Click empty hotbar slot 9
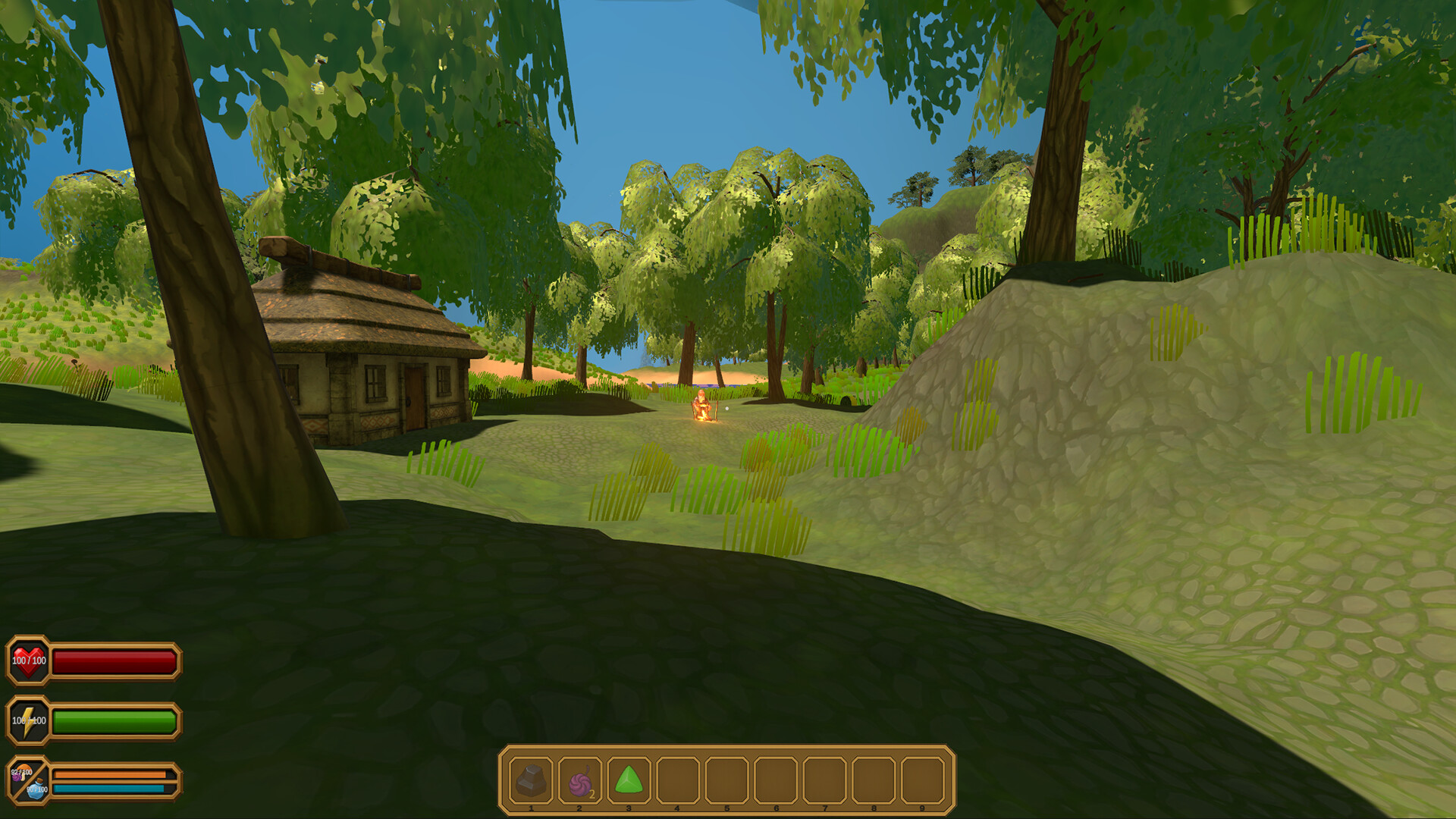Screen dimensions: 1456x819 click(x=921, y=777)
